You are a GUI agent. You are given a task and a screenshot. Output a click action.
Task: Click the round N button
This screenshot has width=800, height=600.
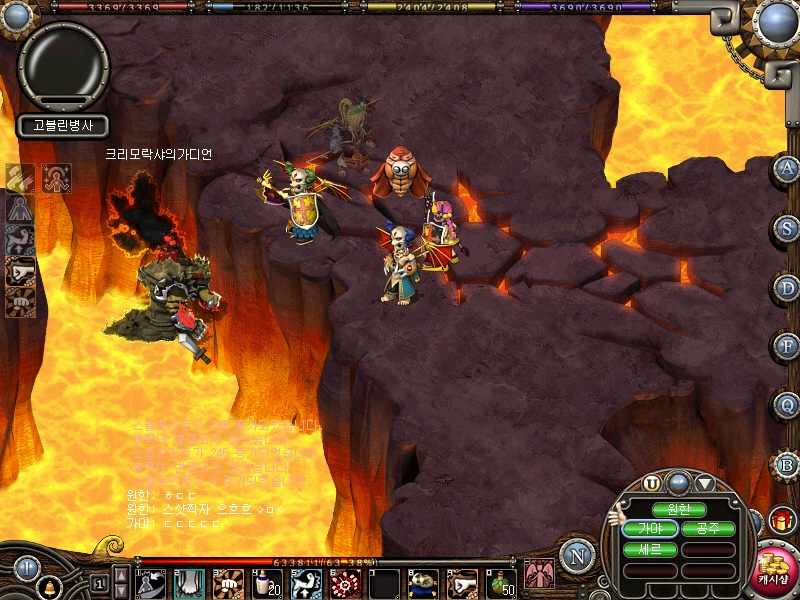click(576, 554)
